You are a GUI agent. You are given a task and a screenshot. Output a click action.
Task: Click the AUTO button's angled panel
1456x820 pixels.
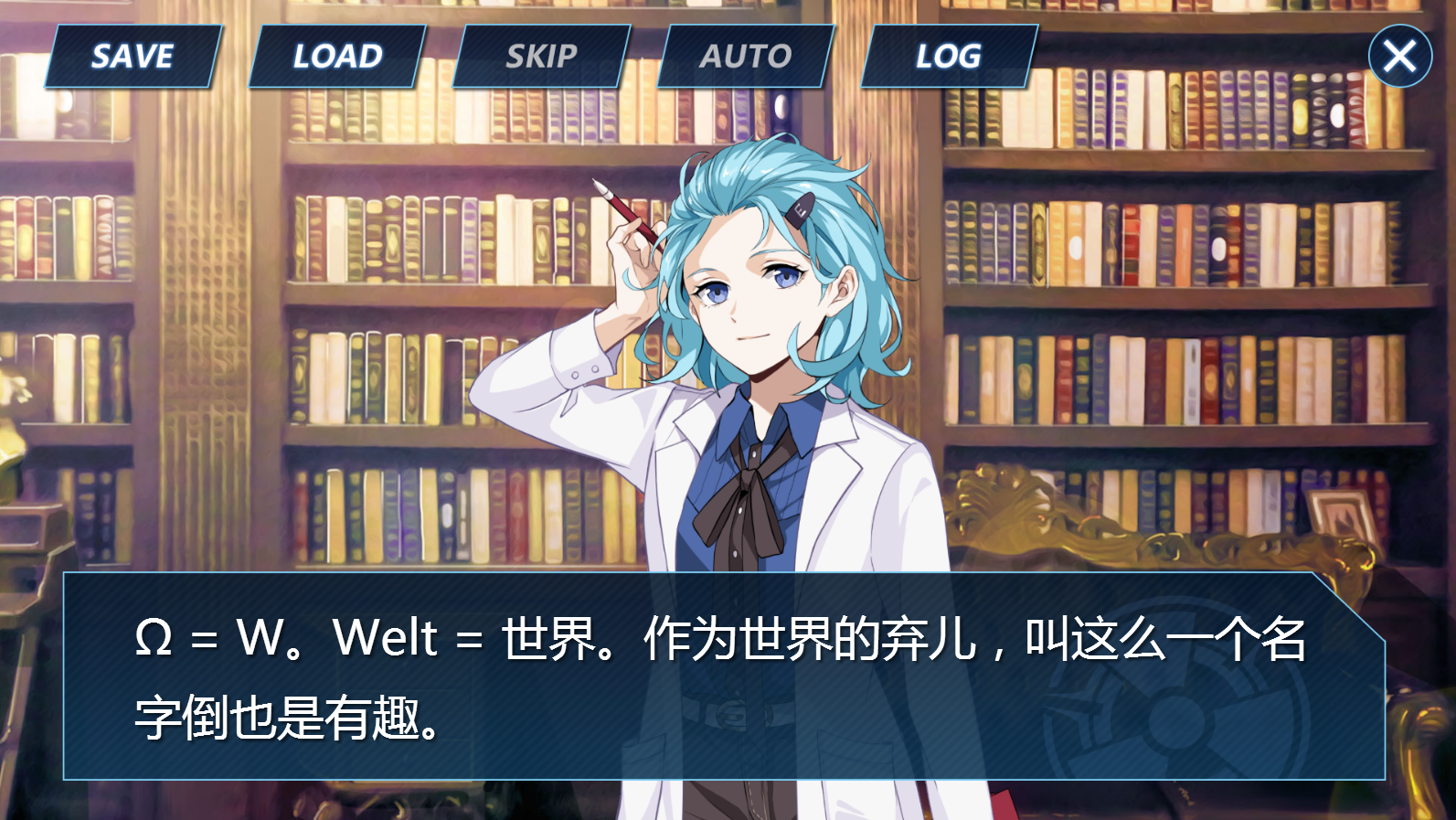tap(745, 56)
